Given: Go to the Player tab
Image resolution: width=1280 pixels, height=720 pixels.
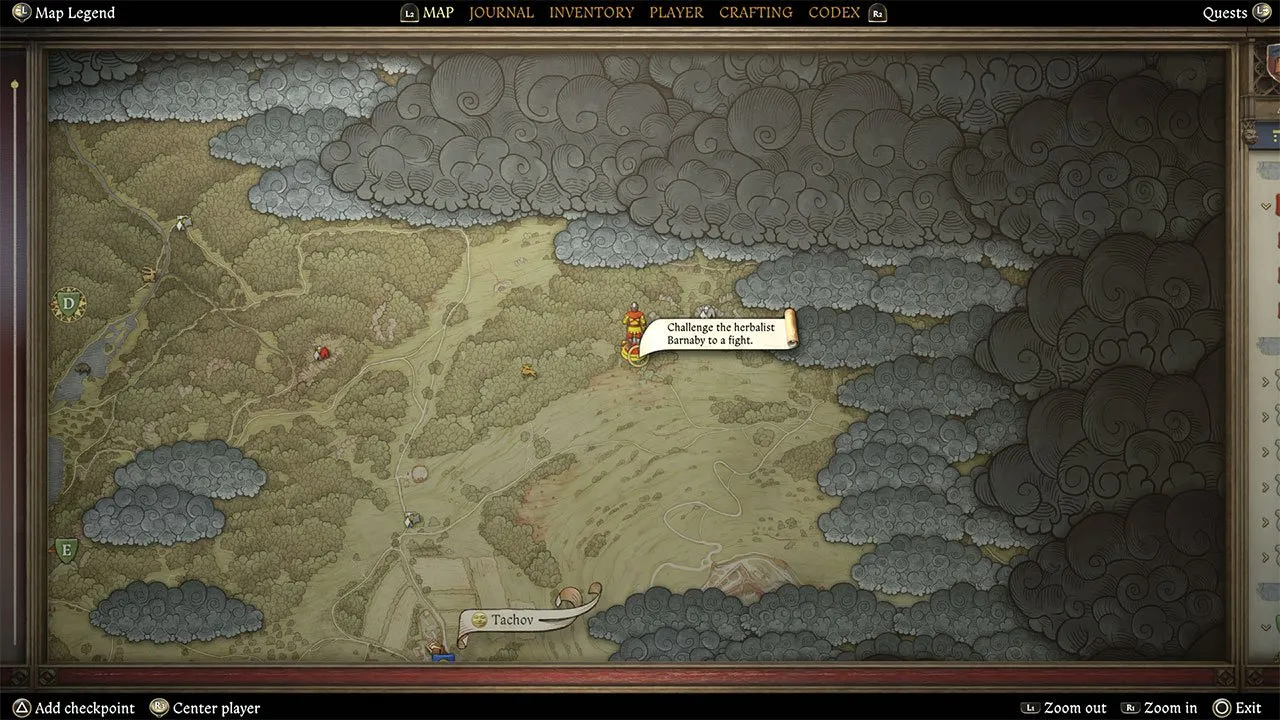Looking at the screenshot, I should [676, 13].
